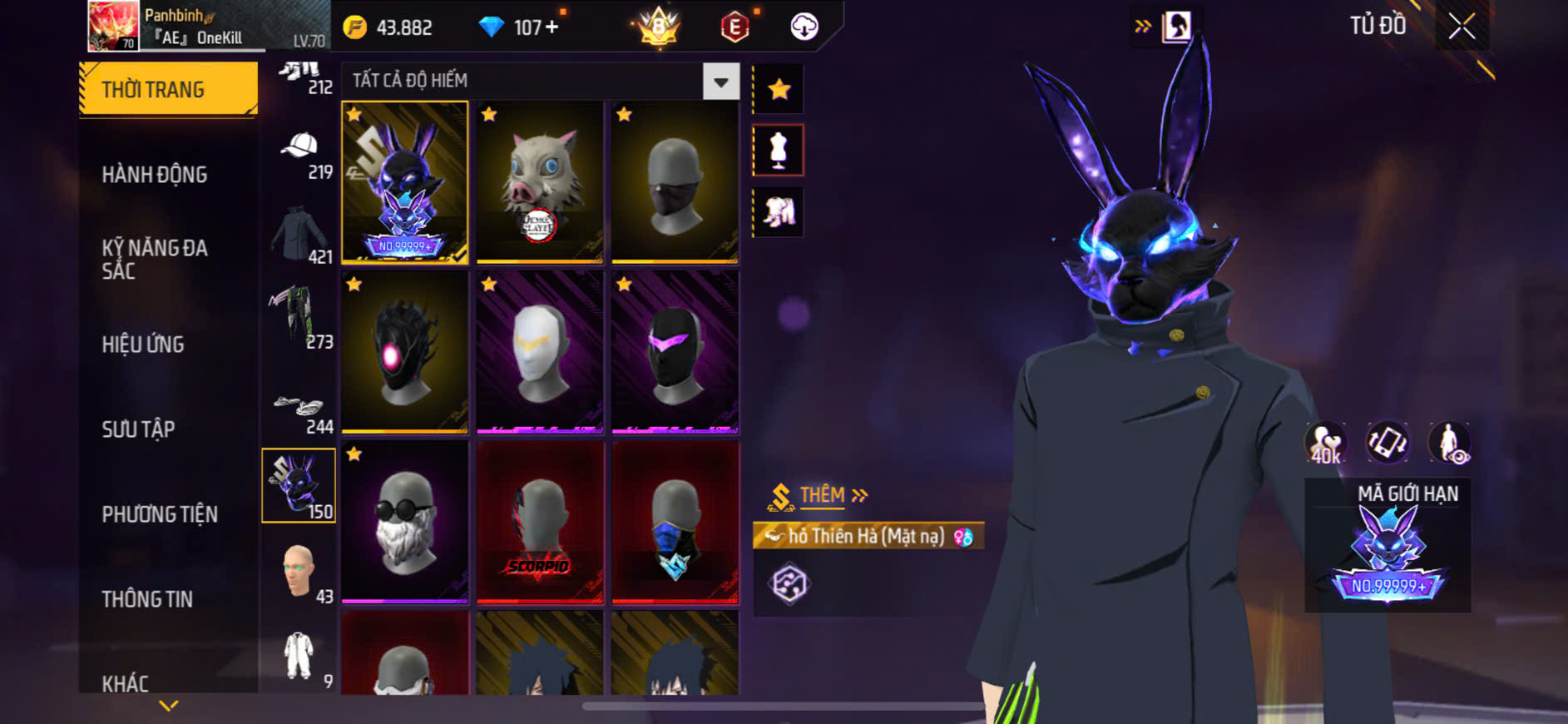Click the mannequin outfit button

[779, 151]
